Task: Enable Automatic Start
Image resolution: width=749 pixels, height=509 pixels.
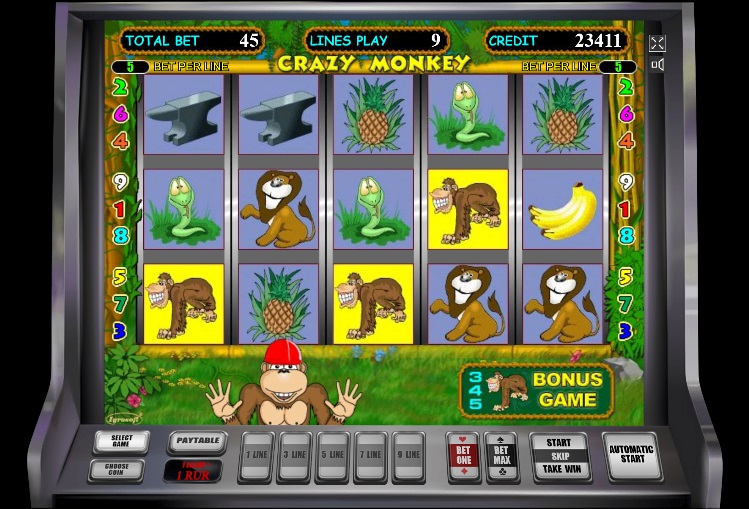Action: (632, 455)
